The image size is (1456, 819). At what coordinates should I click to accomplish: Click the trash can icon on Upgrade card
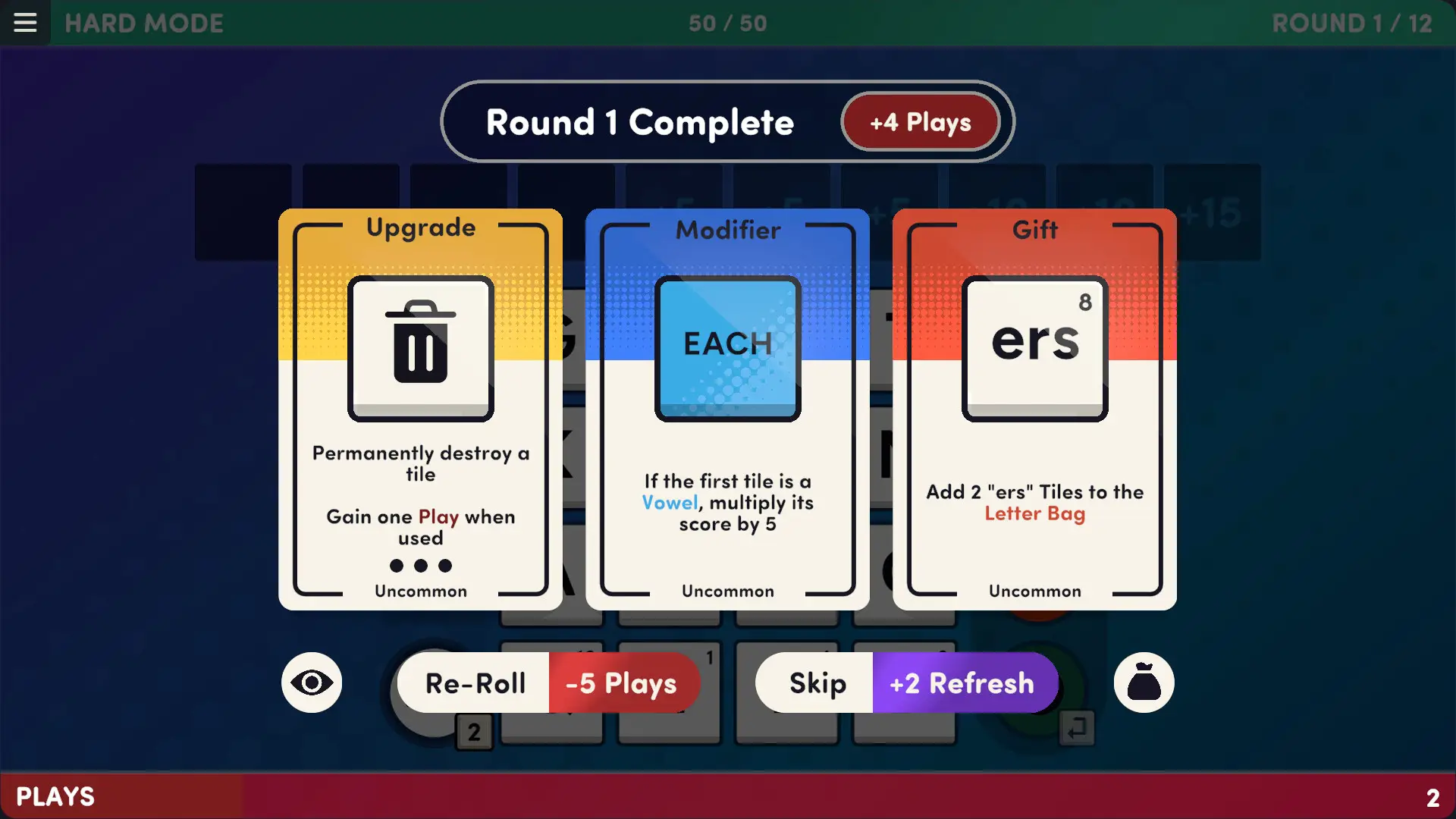tap(420, 347)
